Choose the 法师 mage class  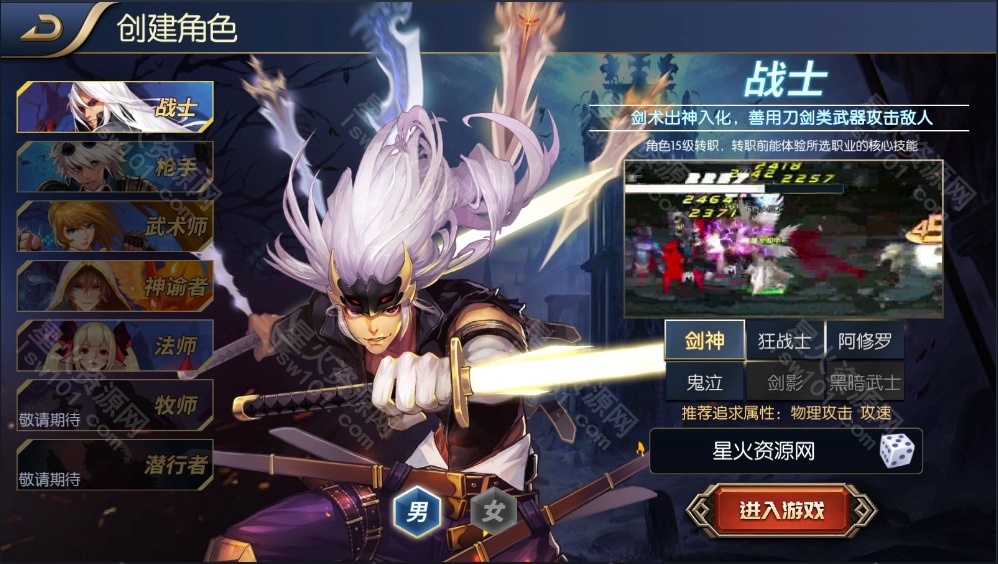click(x=115, y=346)
